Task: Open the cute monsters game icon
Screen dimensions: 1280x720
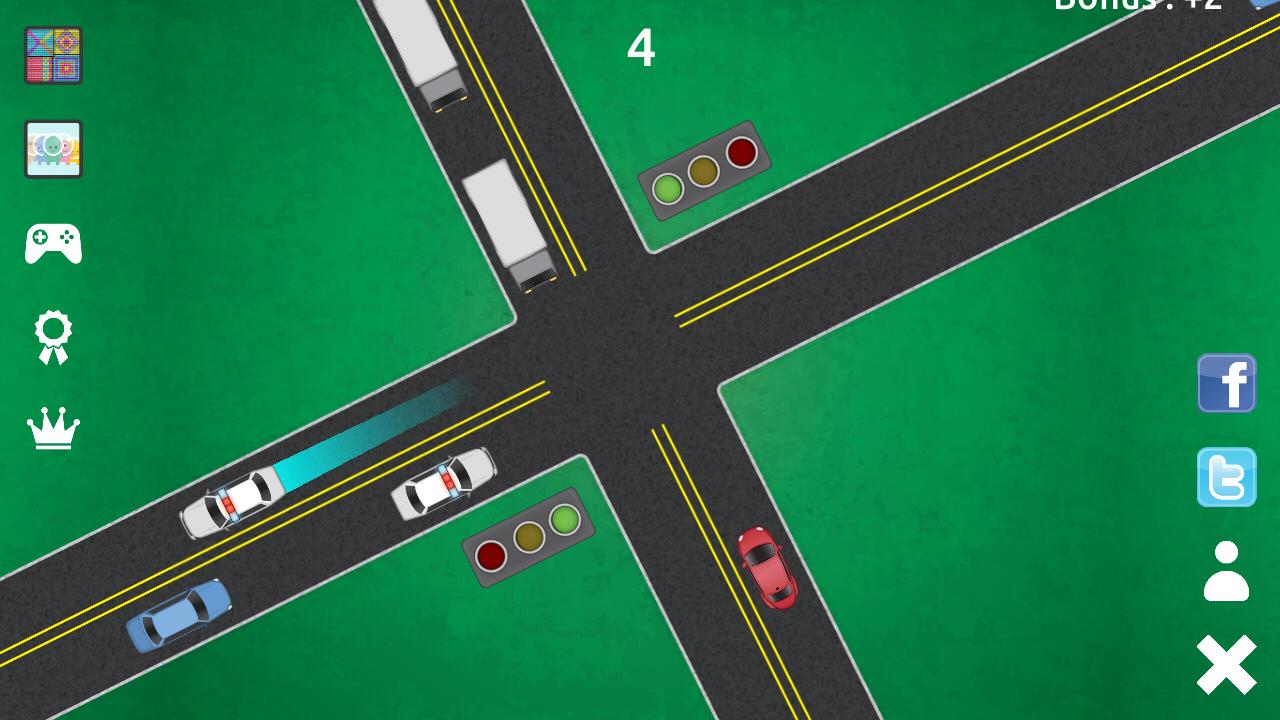Action: [x=52, y=148]
